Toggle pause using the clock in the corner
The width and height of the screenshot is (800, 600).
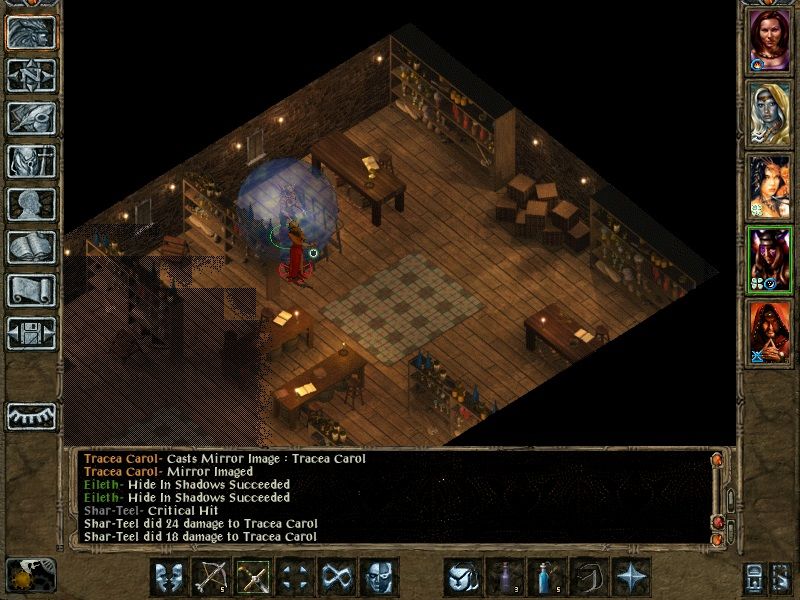click(x=30, y=576)
